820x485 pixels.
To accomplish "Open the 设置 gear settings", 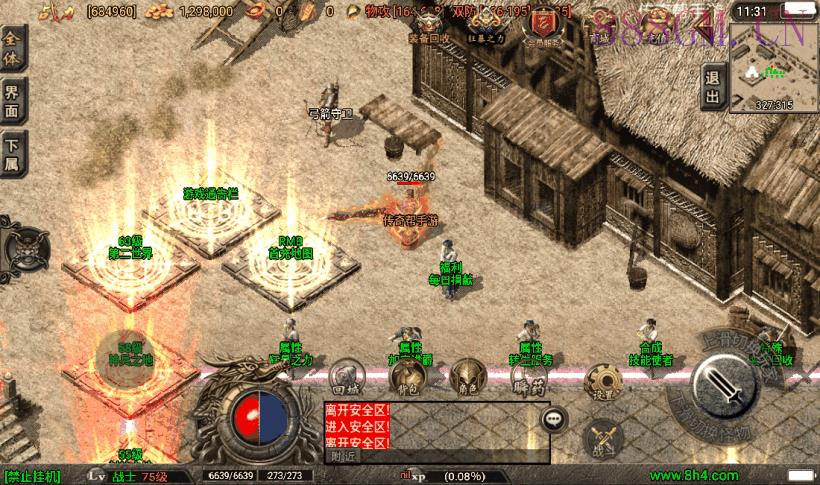I will pos(603,382).
